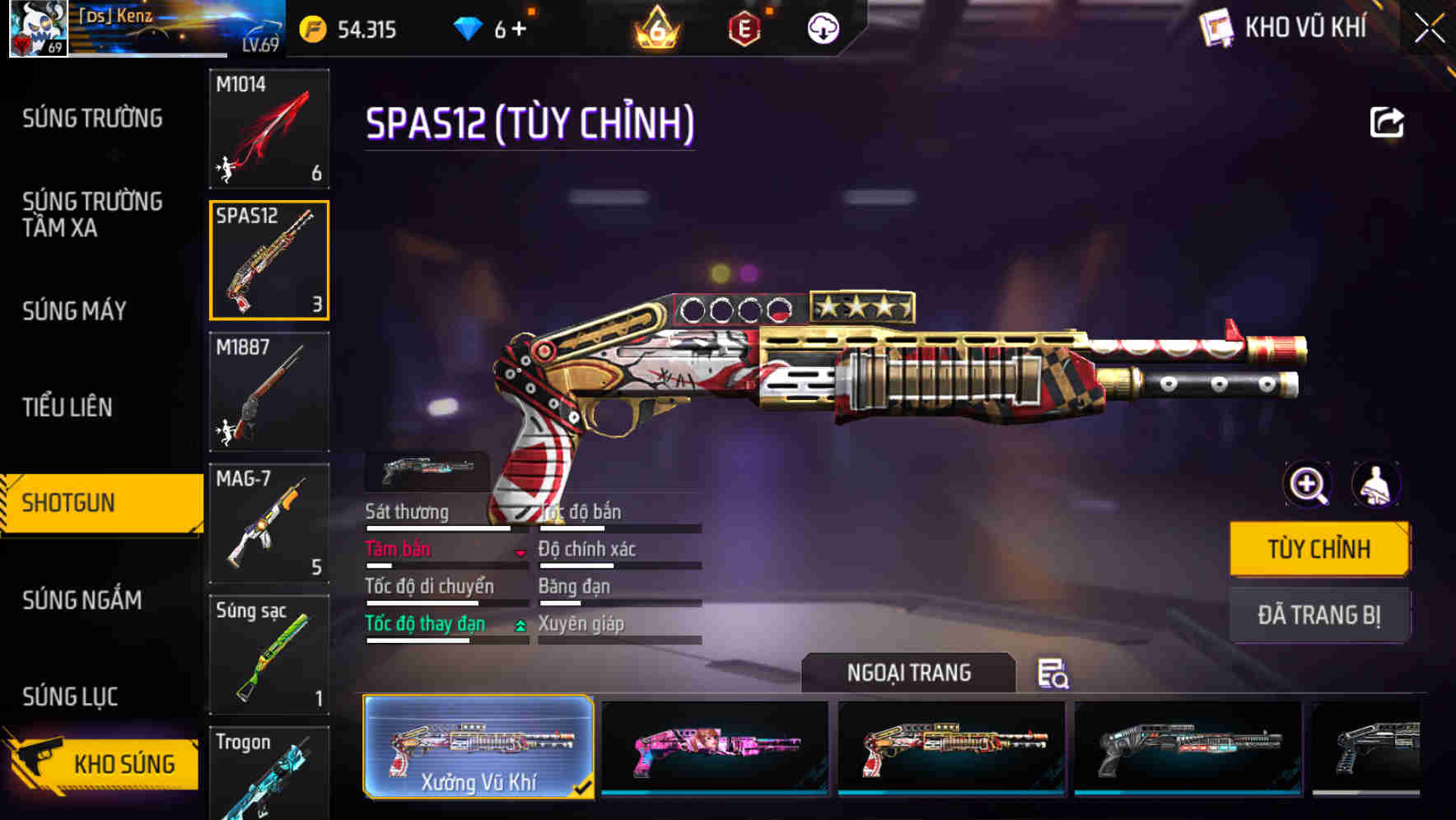The height and width of the screenshot is (820, 1456).
Task: Select the pink anime SPAS12 skin
Action: [715, 748]
